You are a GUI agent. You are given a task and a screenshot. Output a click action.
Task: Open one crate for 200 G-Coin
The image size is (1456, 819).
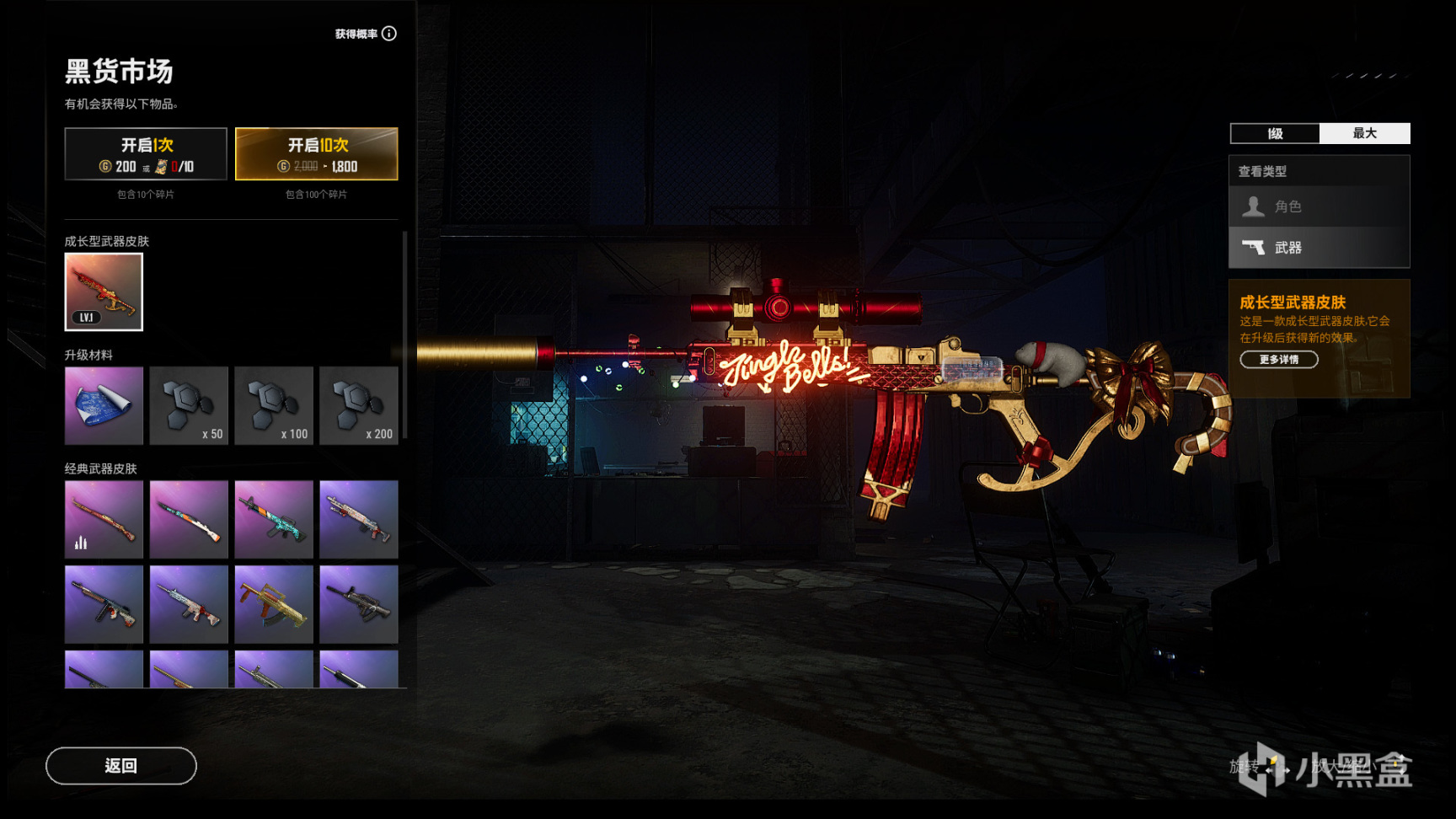pyautogui.click(x=146, y=154)
